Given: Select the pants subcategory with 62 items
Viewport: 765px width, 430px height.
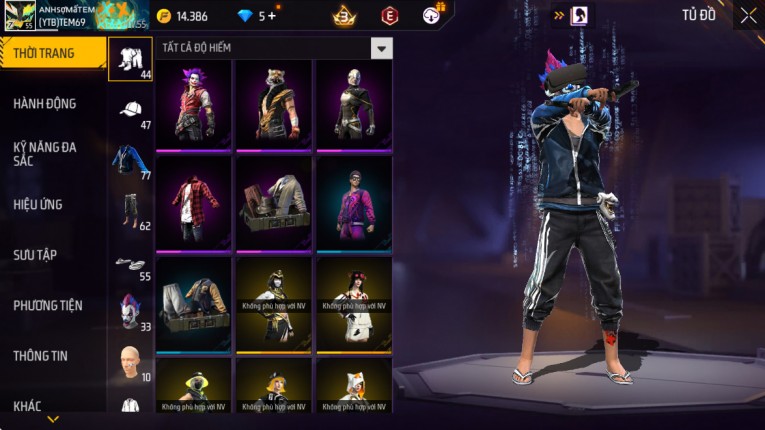Looking at the screenshot, I should point(130,210).
